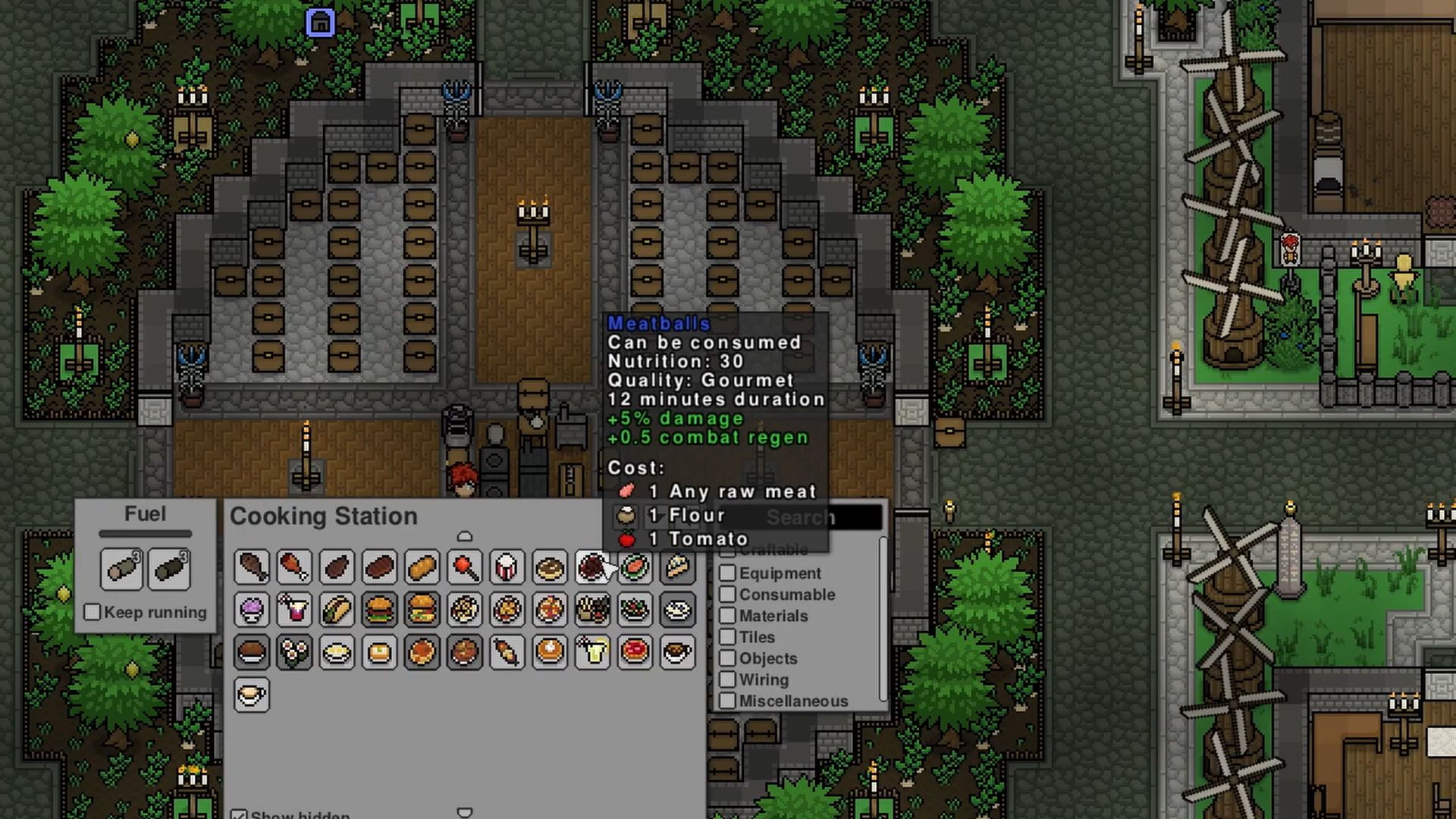The width and height of the screenshot is (1456, 819).
Task: Select the candy apple recipe
Action: (x=464, y=567)
